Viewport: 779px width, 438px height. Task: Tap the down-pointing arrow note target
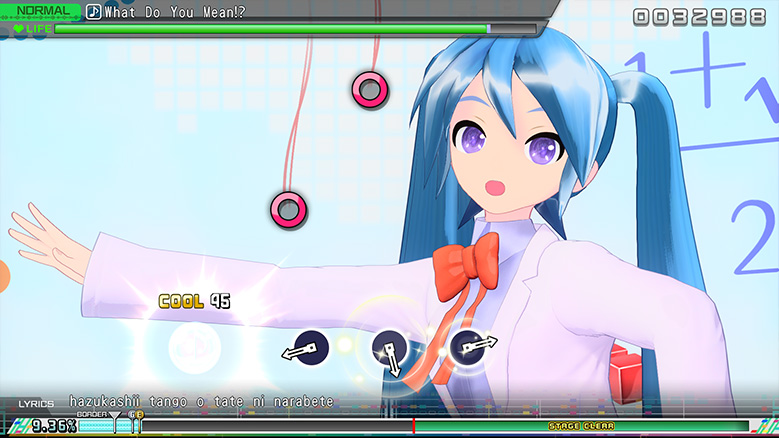(x=390, y=349)
